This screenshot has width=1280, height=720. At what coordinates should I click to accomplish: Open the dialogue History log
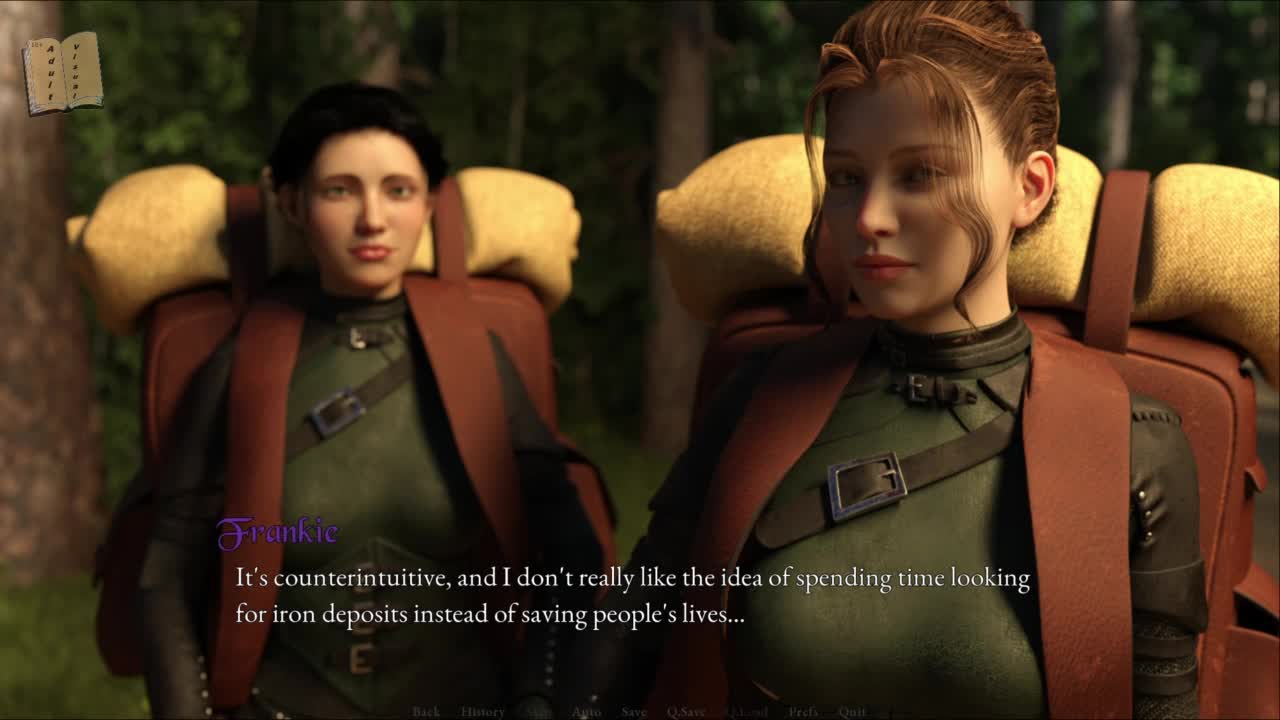click(x=483, y=712)
